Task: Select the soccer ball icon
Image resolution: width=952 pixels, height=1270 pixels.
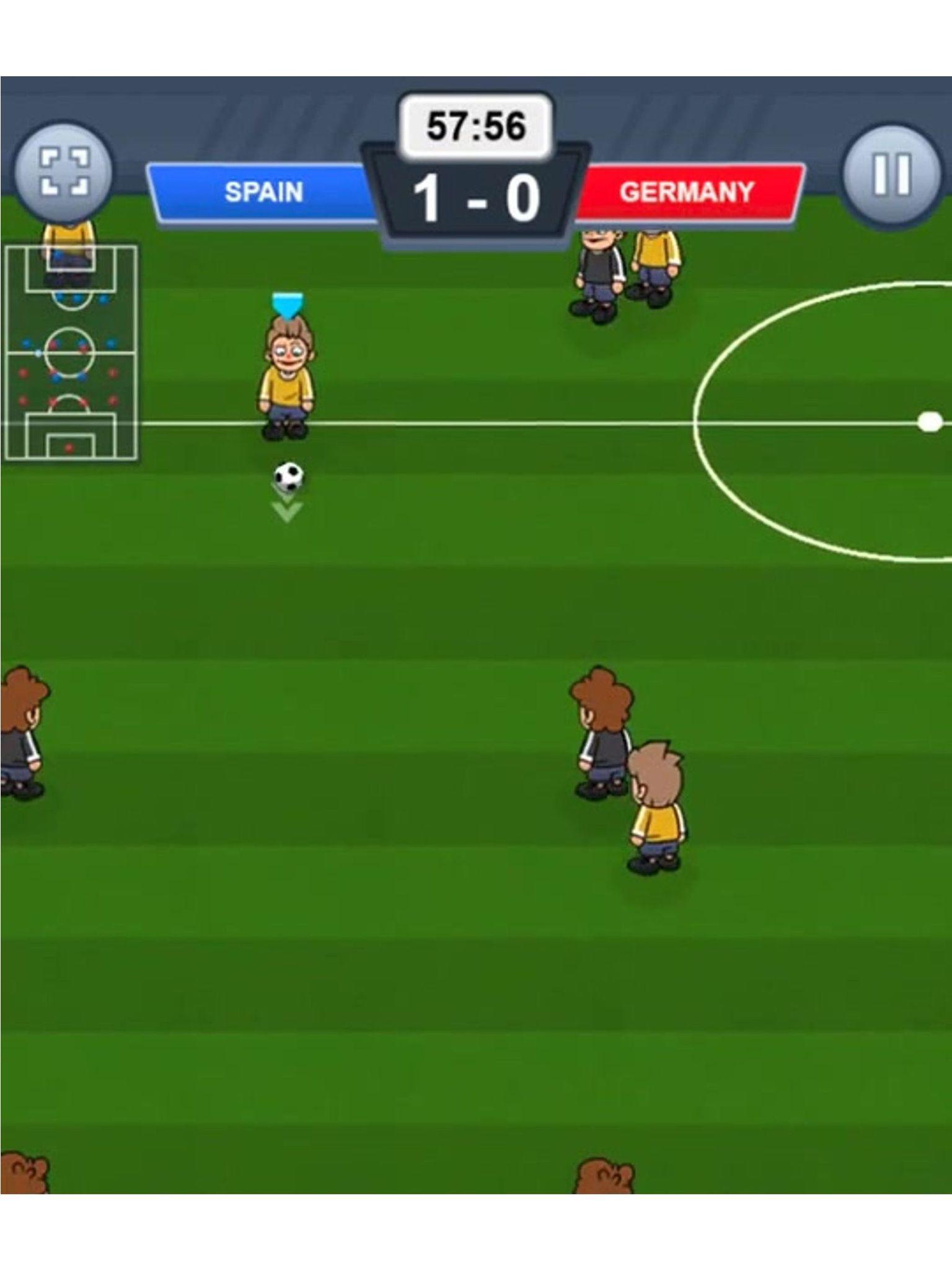Action: (x=288, y=474)
